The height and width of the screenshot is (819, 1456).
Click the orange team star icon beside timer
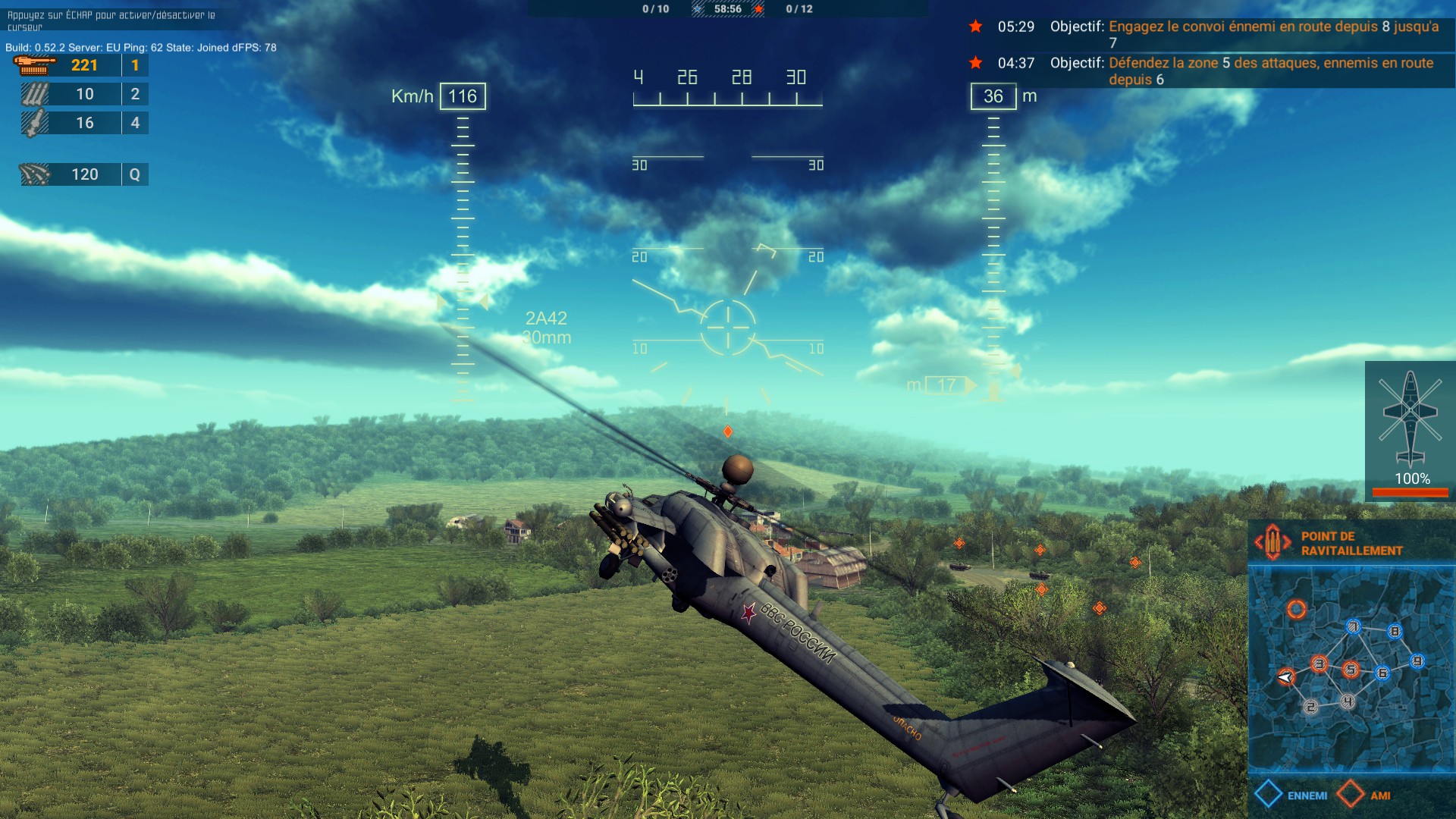(758, 10)
